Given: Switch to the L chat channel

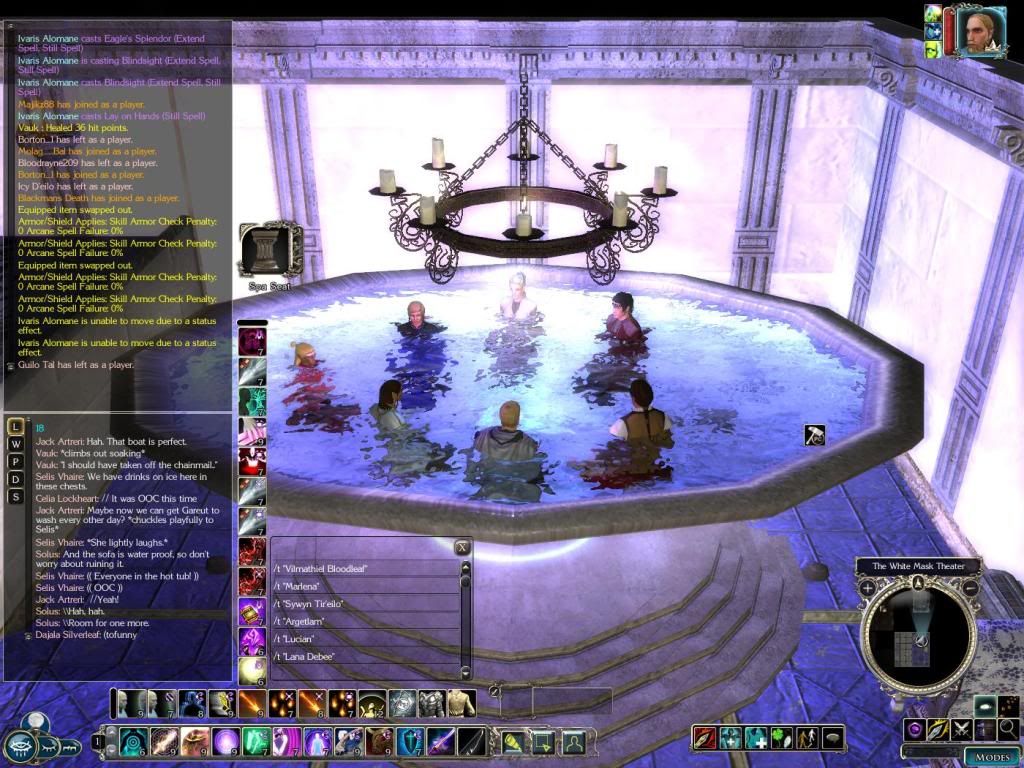Looking at the screenshot, I should 16,427.
